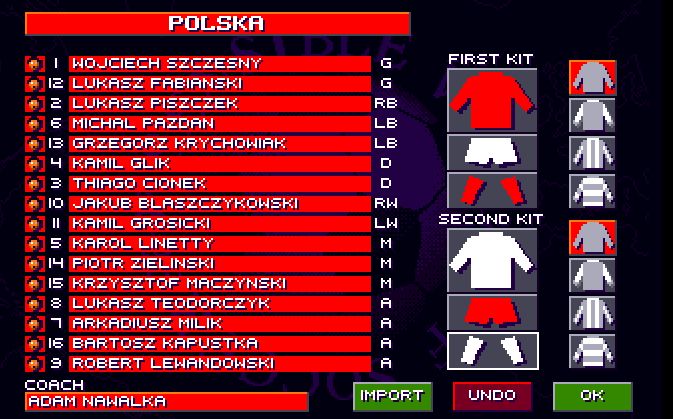Undo the last change
Viewport: 673px width, 419px height.
492,396
